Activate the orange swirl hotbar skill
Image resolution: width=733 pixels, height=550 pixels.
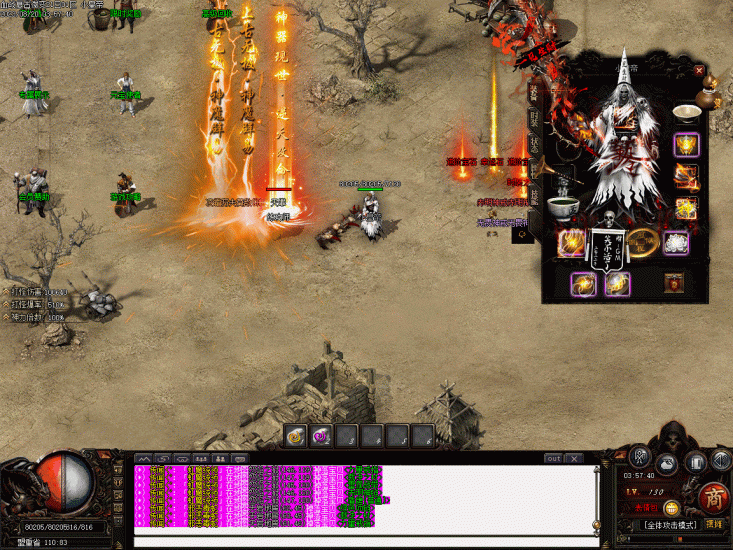(296, 435)
